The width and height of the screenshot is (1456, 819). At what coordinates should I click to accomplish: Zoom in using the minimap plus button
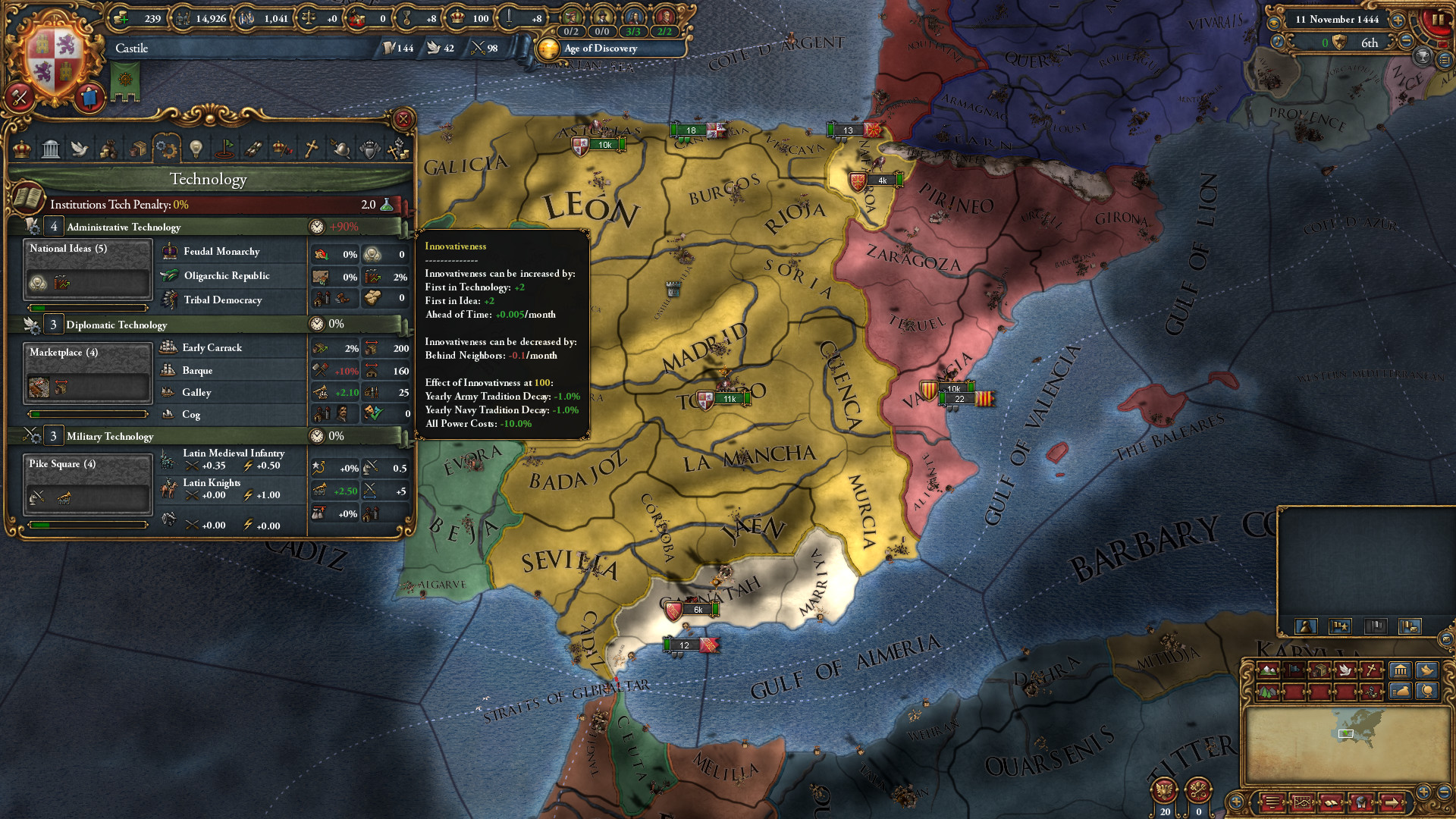[x=1423, y=792]
